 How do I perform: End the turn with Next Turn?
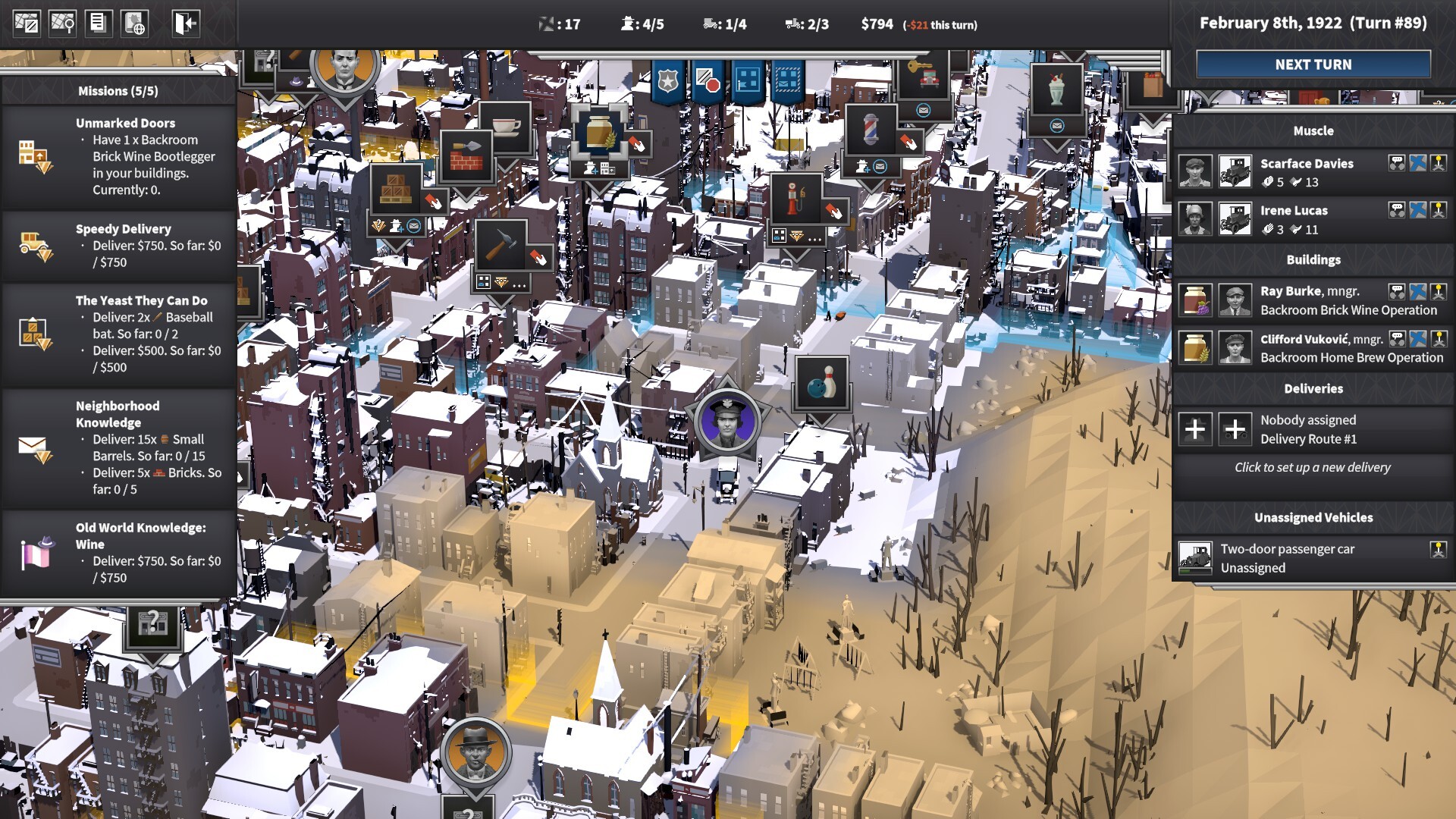[1313, 64]
